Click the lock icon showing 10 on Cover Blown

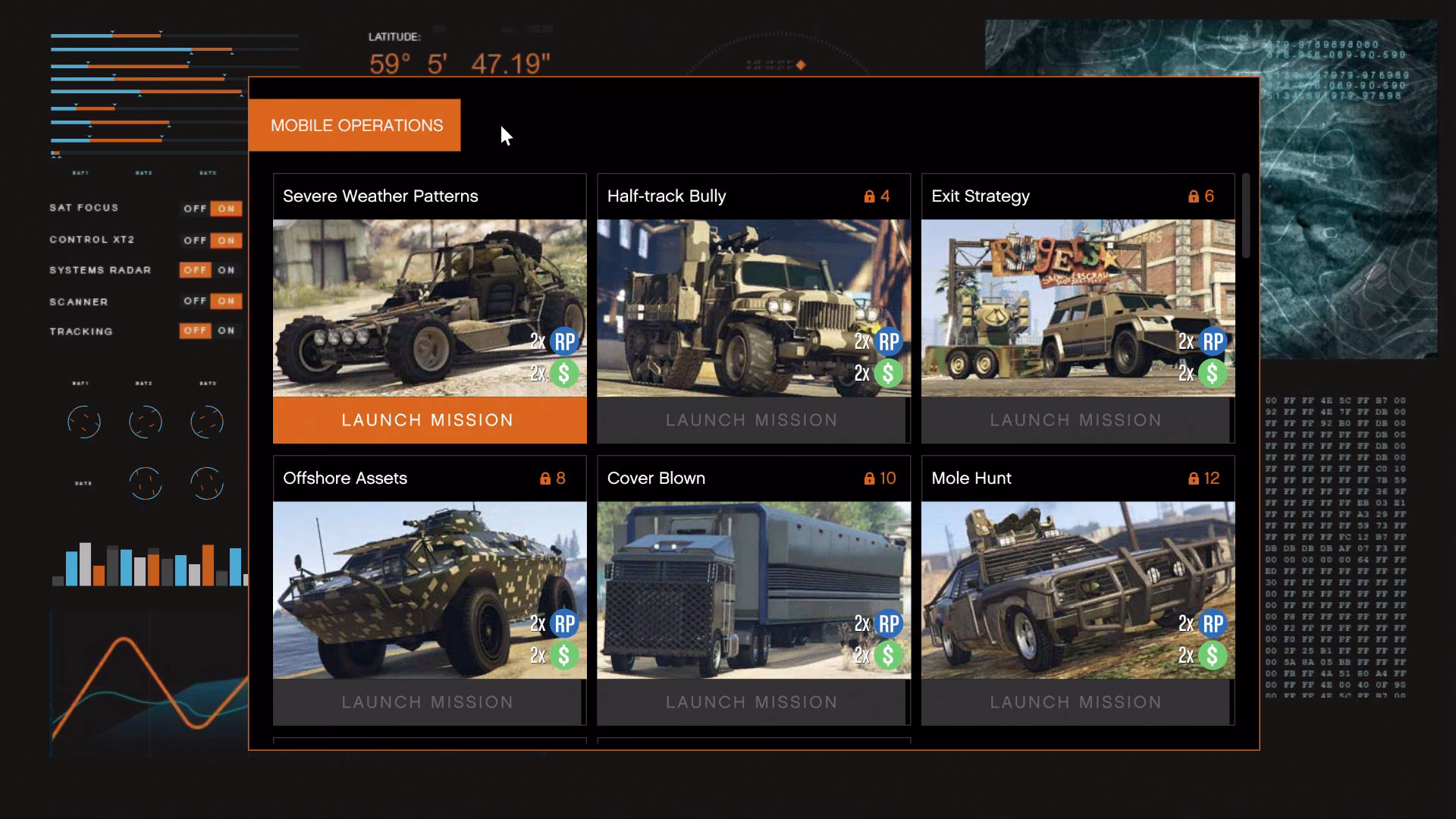pyautogui.click(x=868, y=479)
